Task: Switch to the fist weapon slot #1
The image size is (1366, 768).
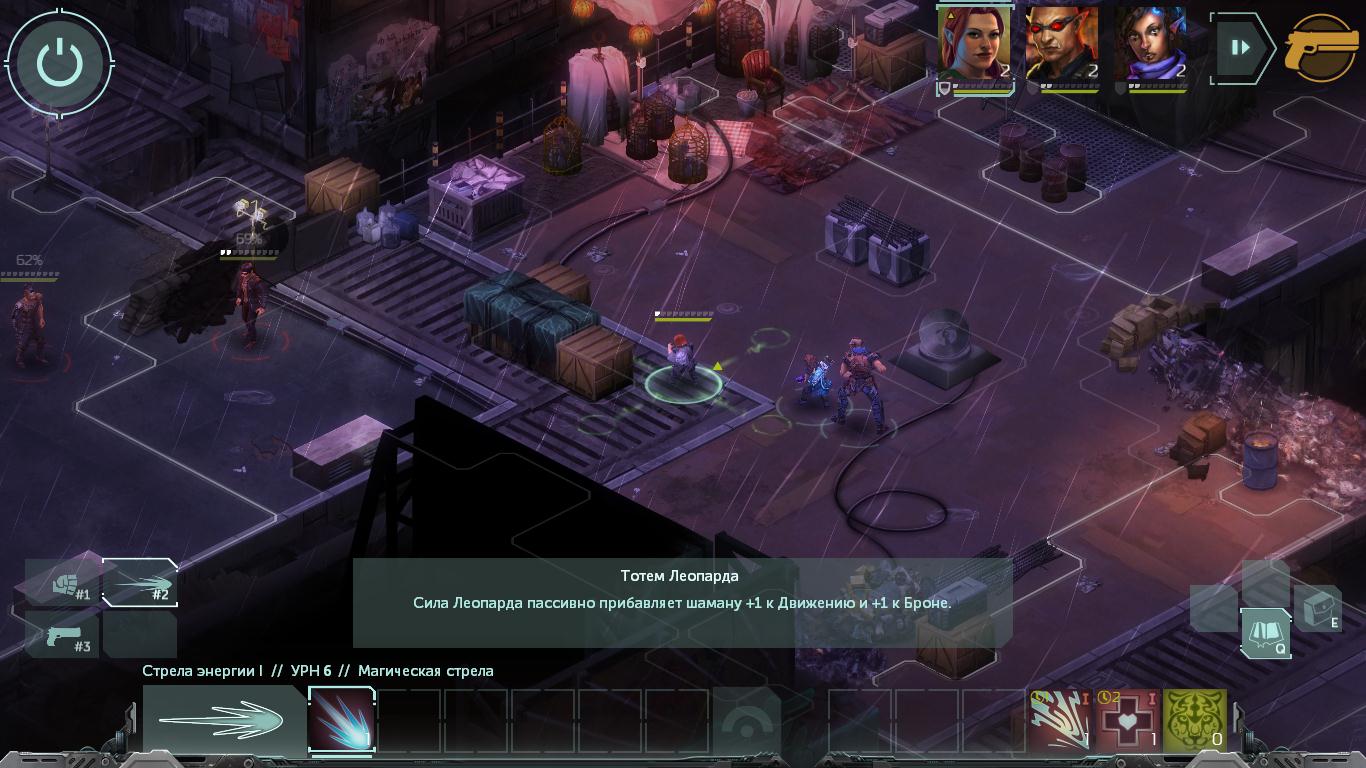Action: (x=66, y=583)
